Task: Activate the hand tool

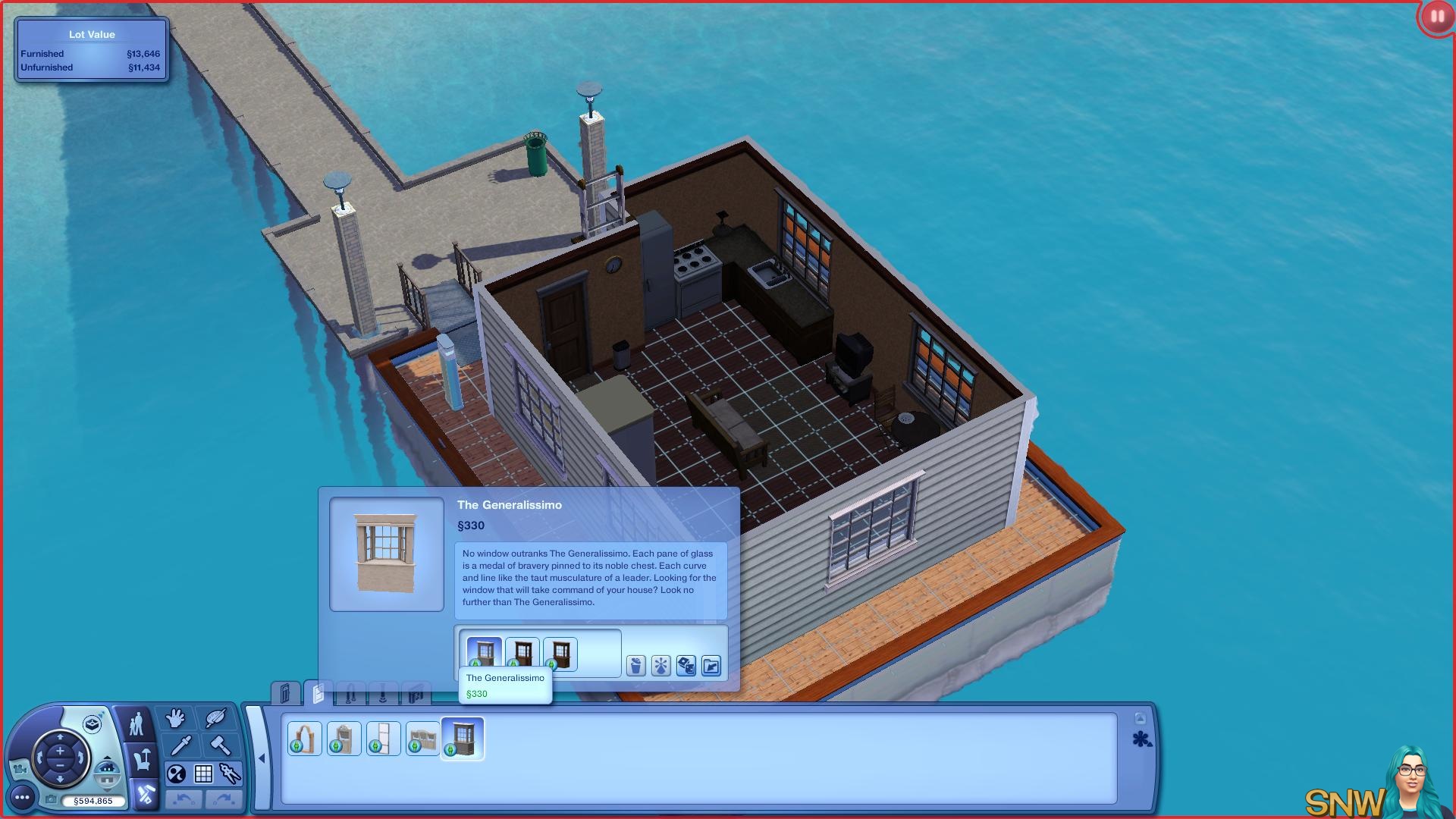Action: (x=176, y=717)
